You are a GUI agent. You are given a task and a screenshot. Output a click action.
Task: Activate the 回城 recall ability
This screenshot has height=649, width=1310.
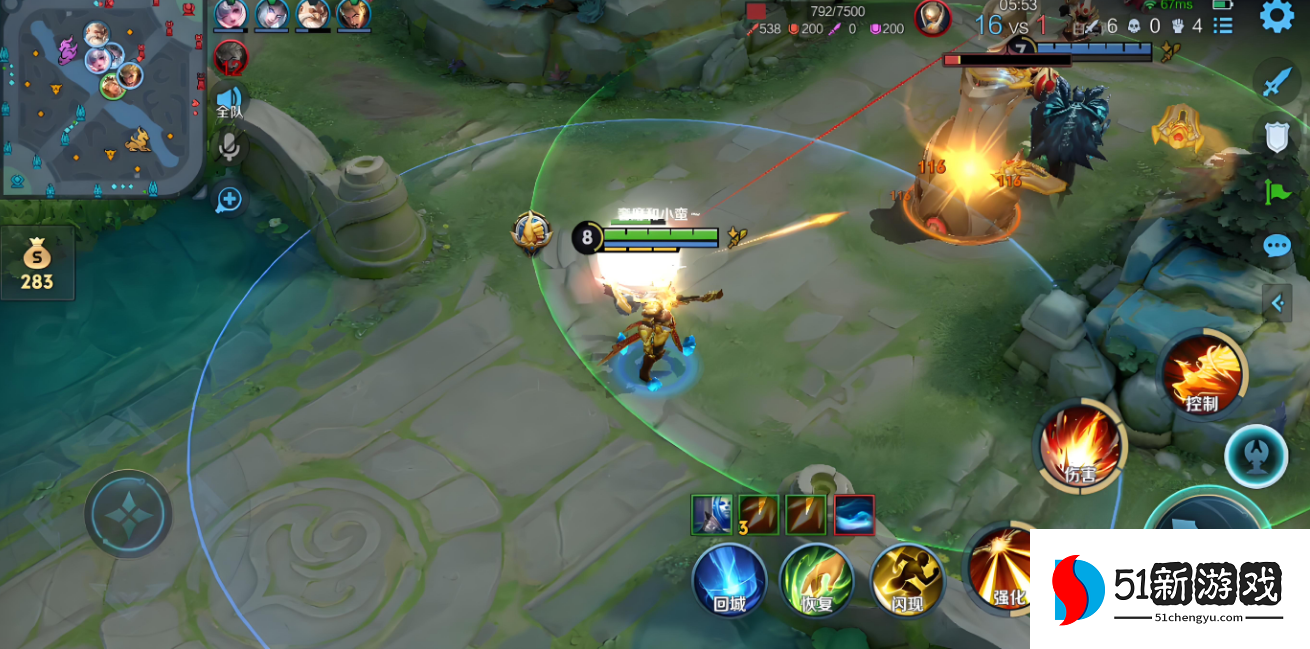click(x=729, y=580)
